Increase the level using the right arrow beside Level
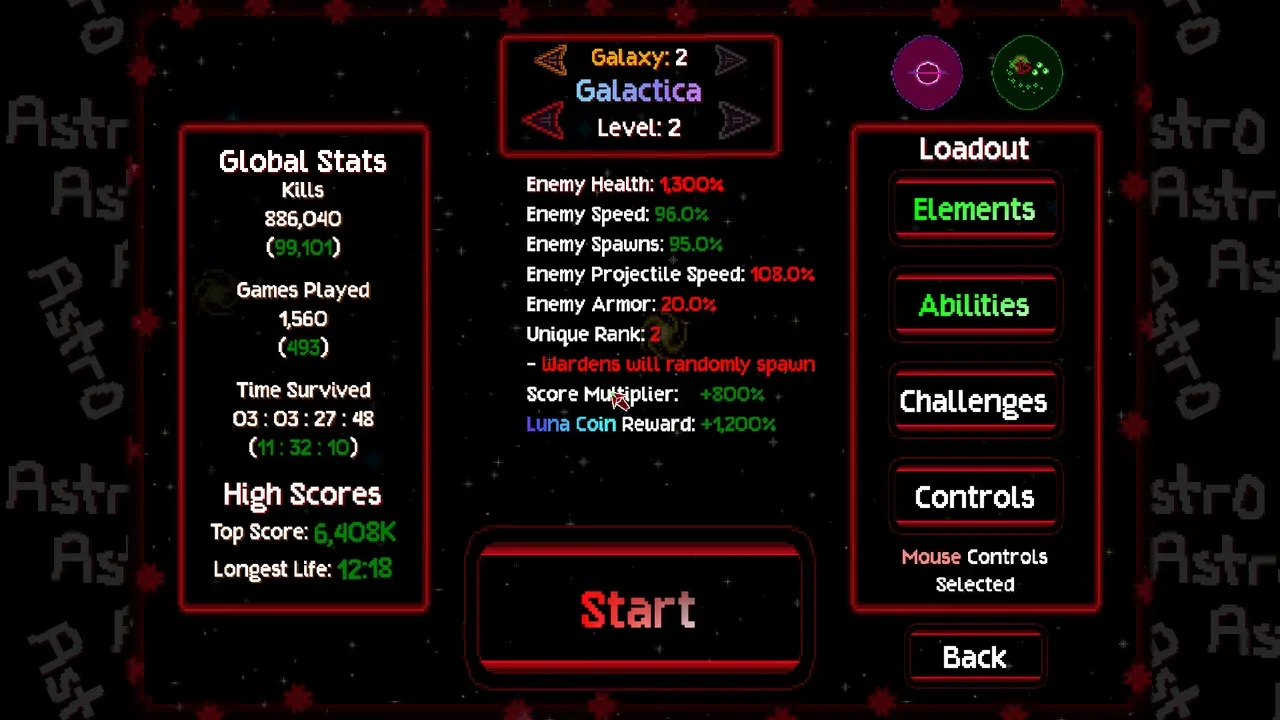1280x720 pixels. pyautogui.click(x=737, y=122)
